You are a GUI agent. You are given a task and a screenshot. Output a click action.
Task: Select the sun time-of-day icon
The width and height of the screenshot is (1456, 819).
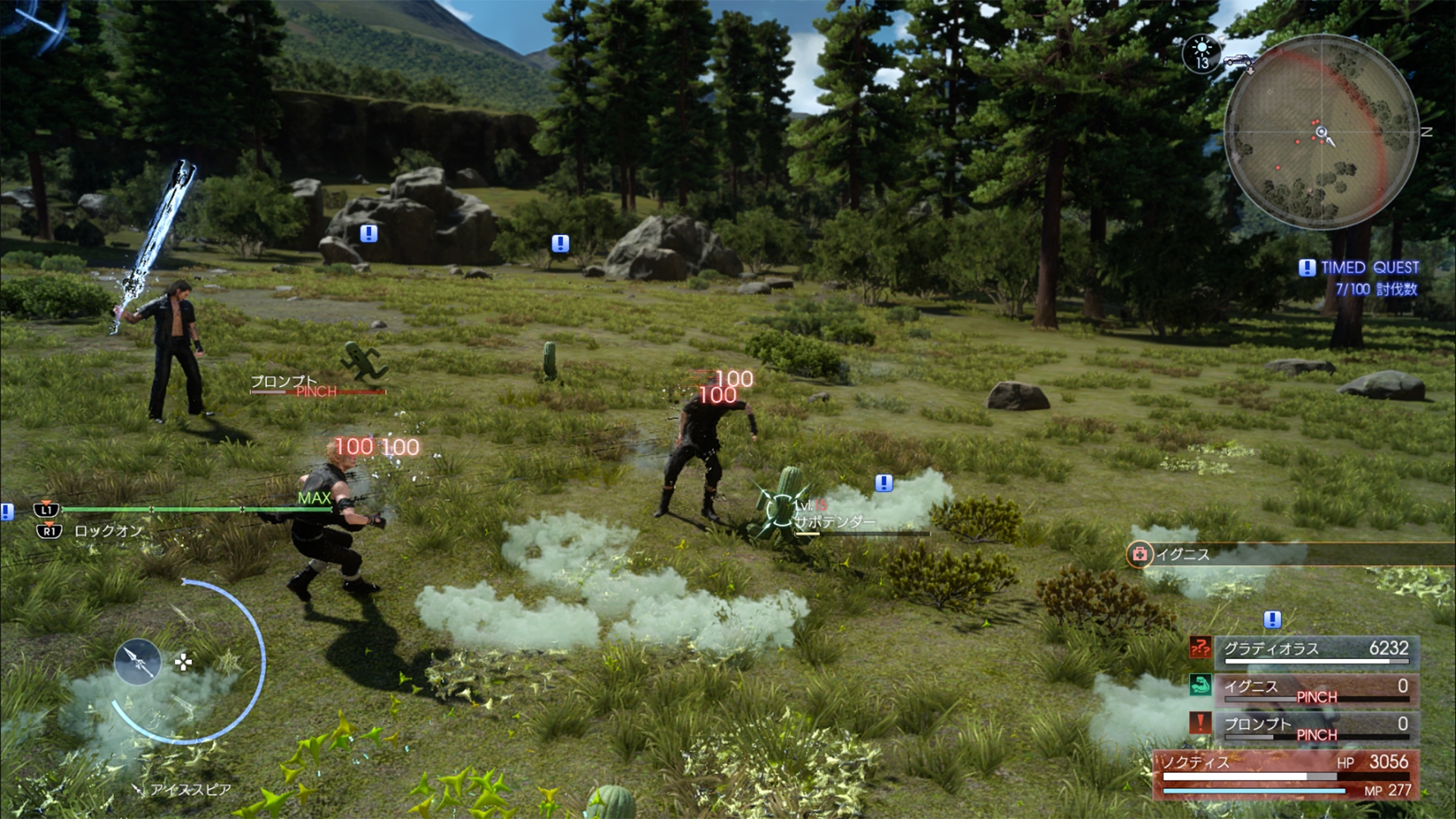(1201, 53)
